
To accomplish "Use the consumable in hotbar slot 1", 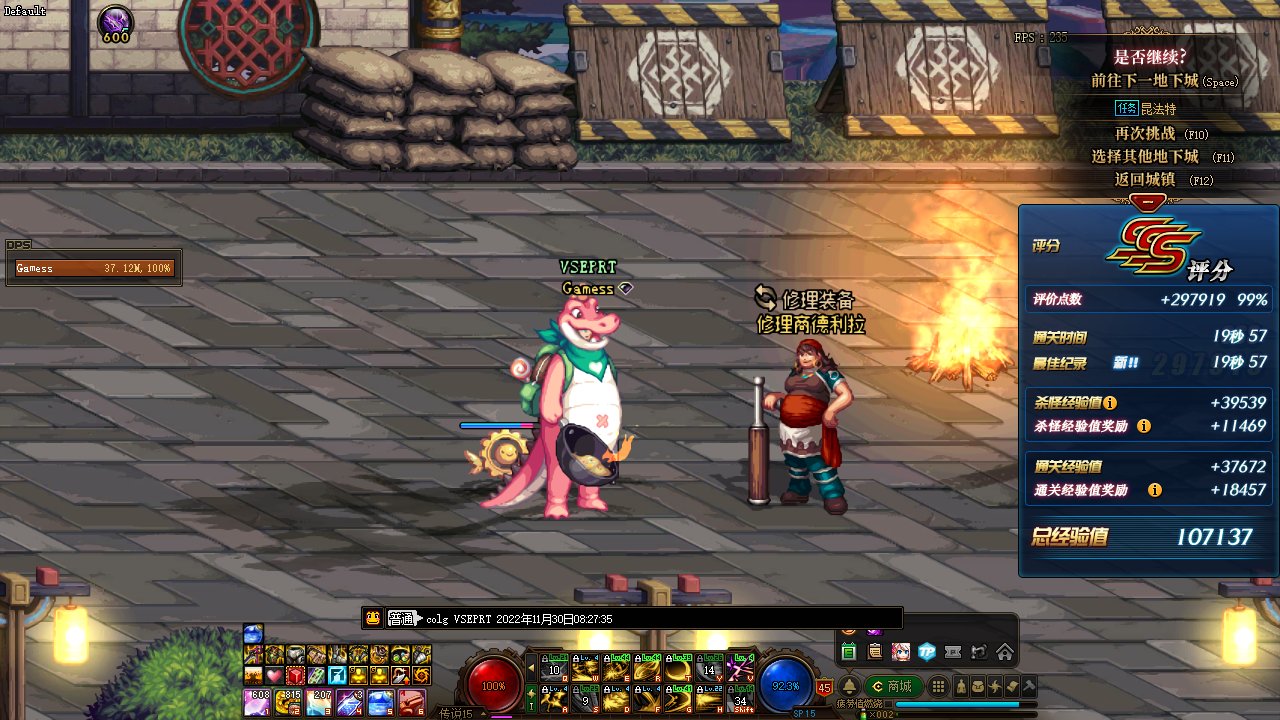I will point(256,702).
